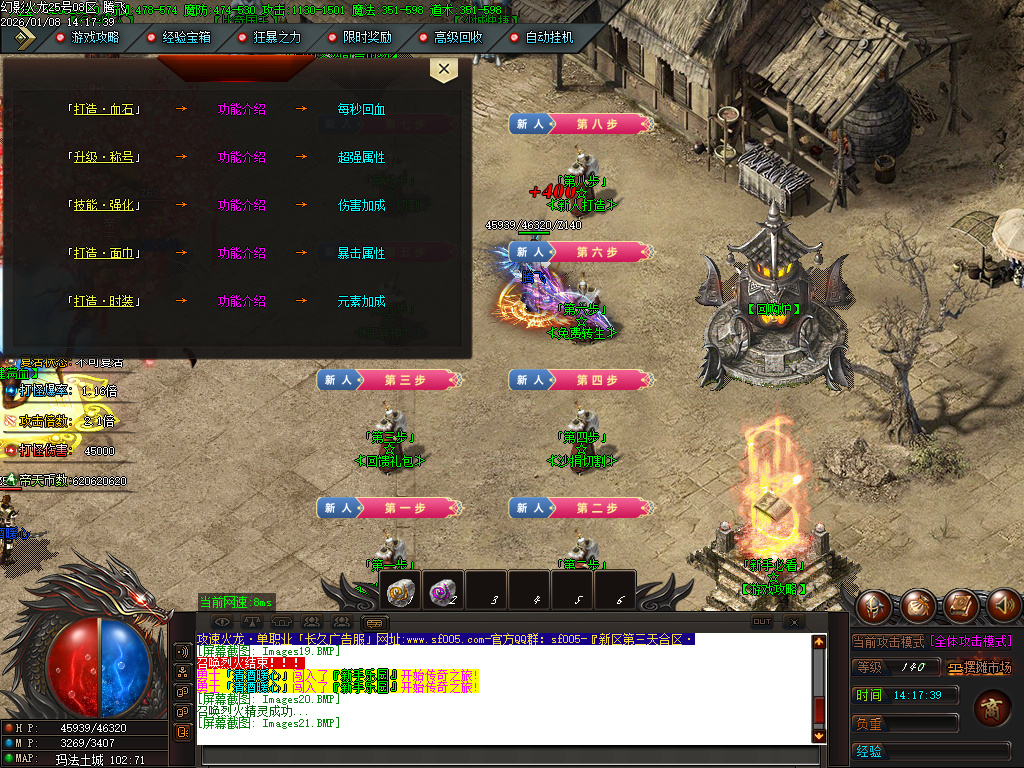Use the purple-gem scroll in hotbar slot 2
Screen dimensions: 1024x768
coord(441,592)
